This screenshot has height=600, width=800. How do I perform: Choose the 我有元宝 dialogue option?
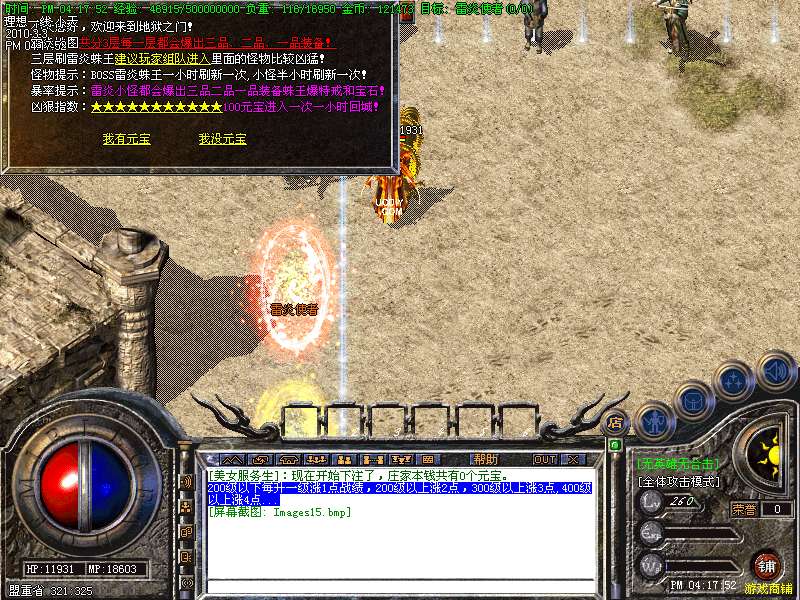[126, 139]
